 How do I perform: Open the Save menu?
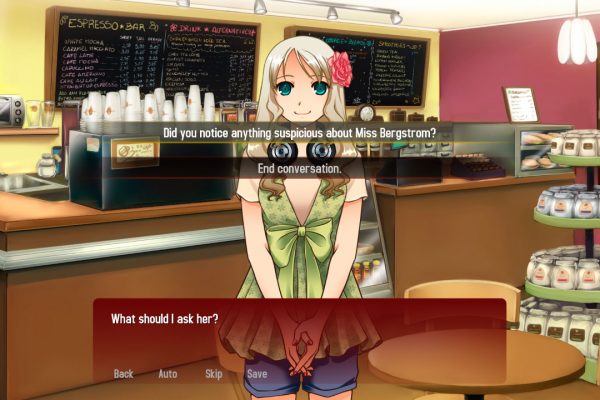tap(257, 374)
